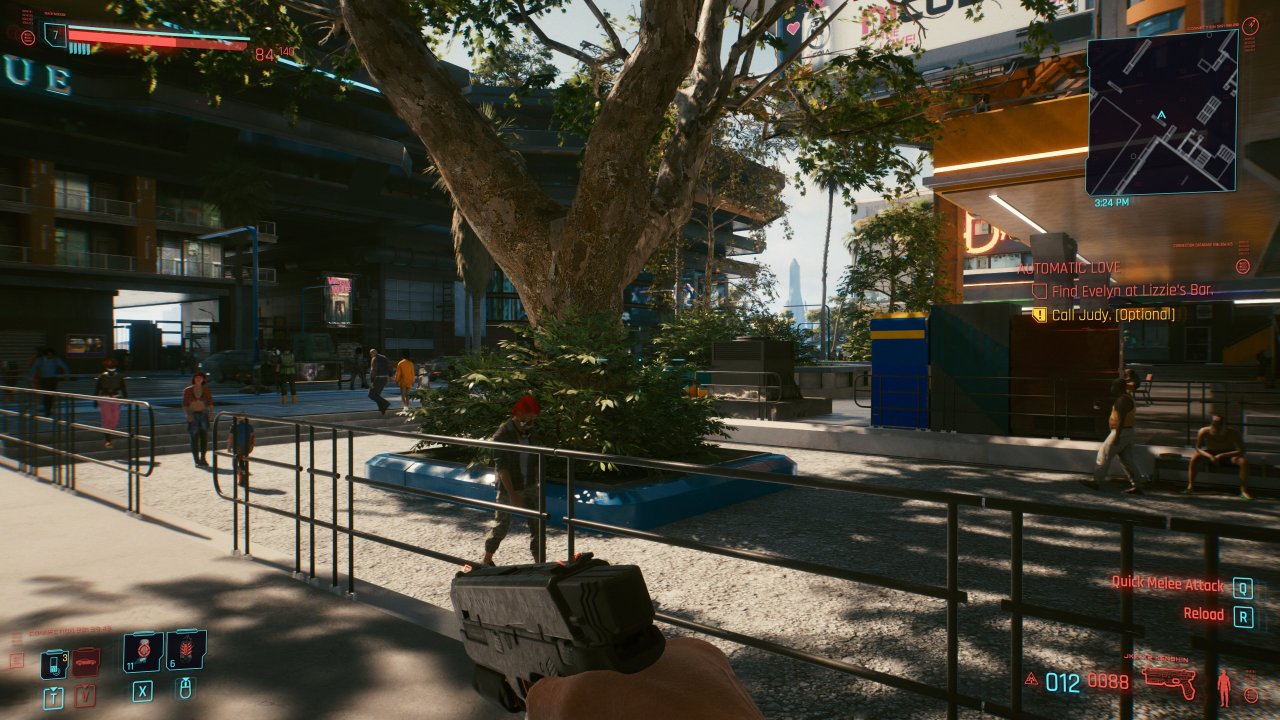Click the red vehicle summon icon
Image resolution: width=1280 pixels, height=720 pixels.
pos(85,662)
